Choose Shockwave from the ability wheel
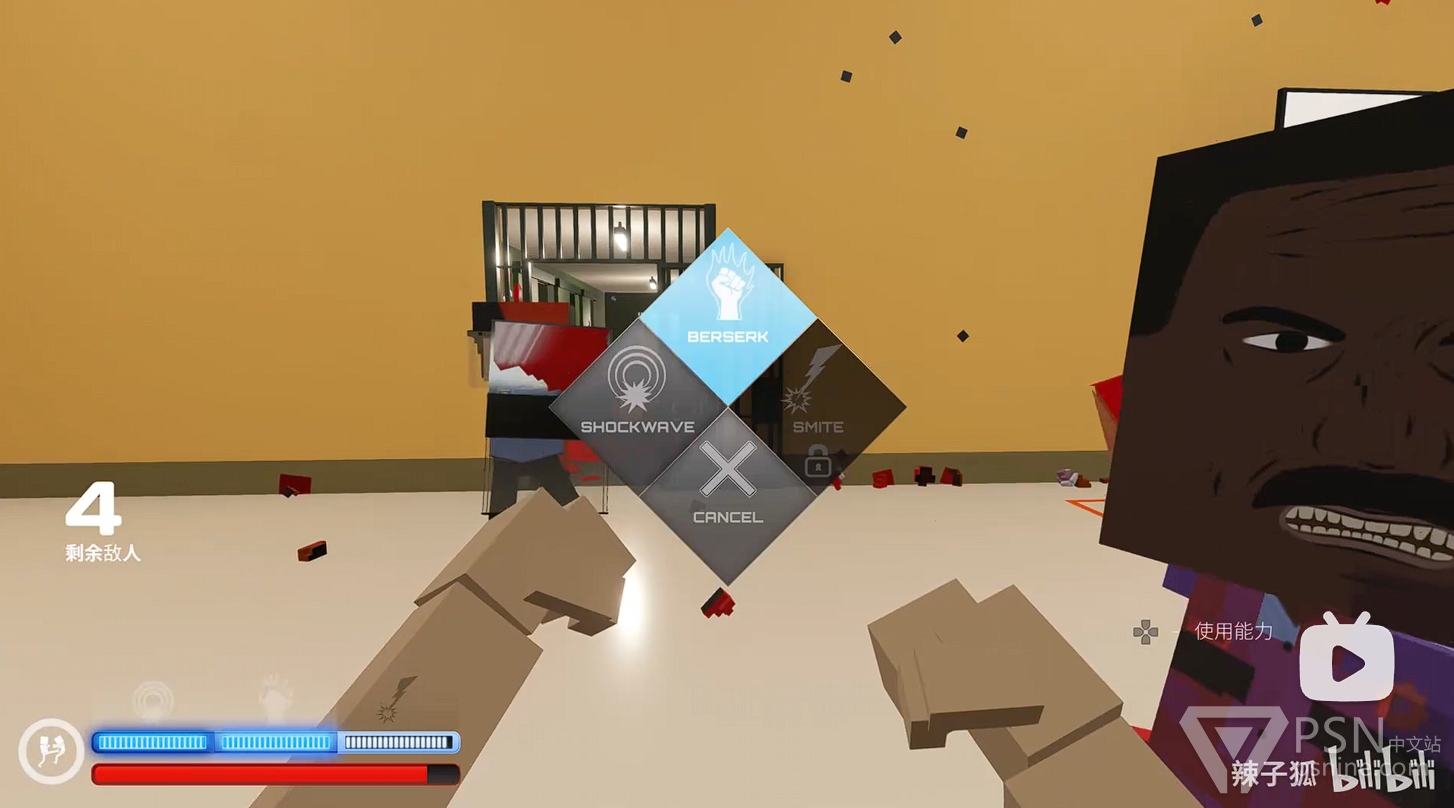Screen dimensions: 1454x808 click(637, 404)
